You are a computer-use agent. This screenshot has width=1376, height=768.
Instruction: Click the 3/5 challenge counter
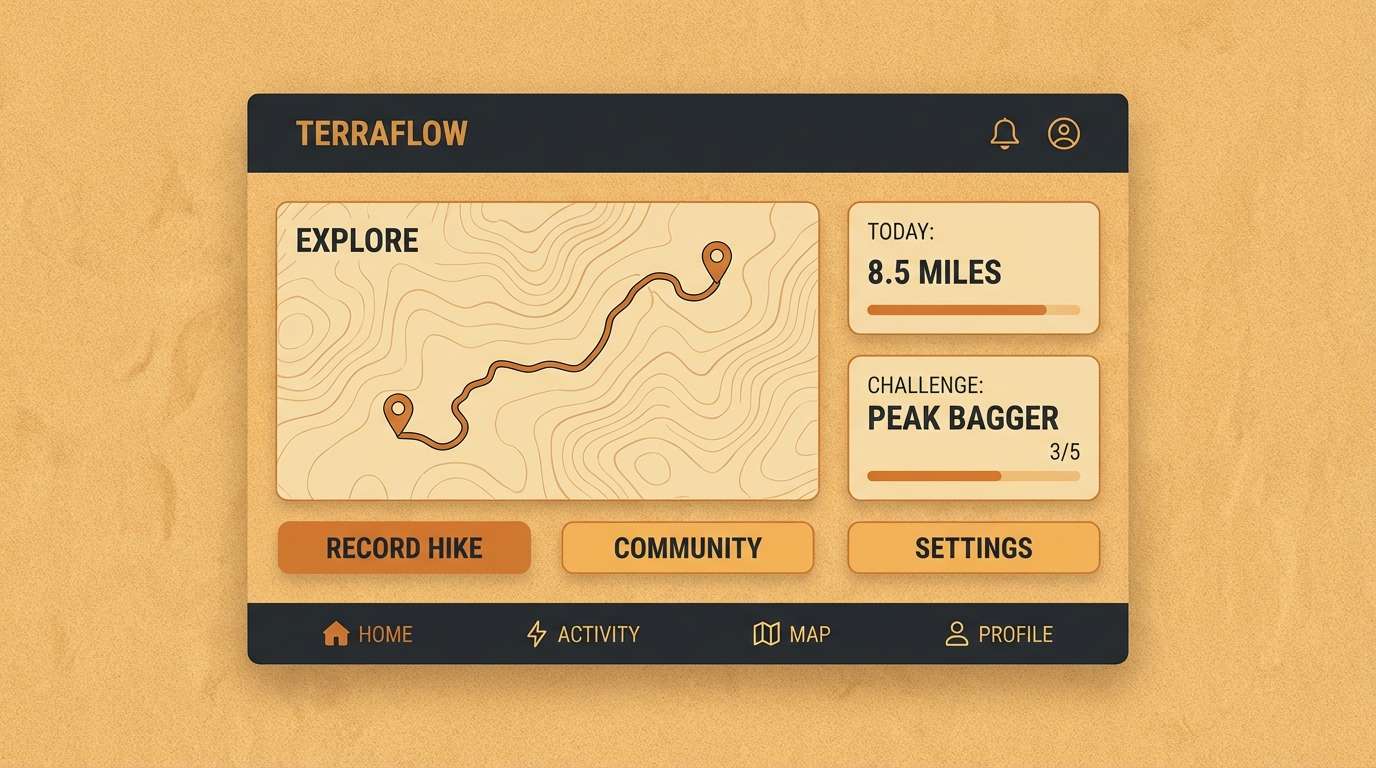tap(1064, 451)
